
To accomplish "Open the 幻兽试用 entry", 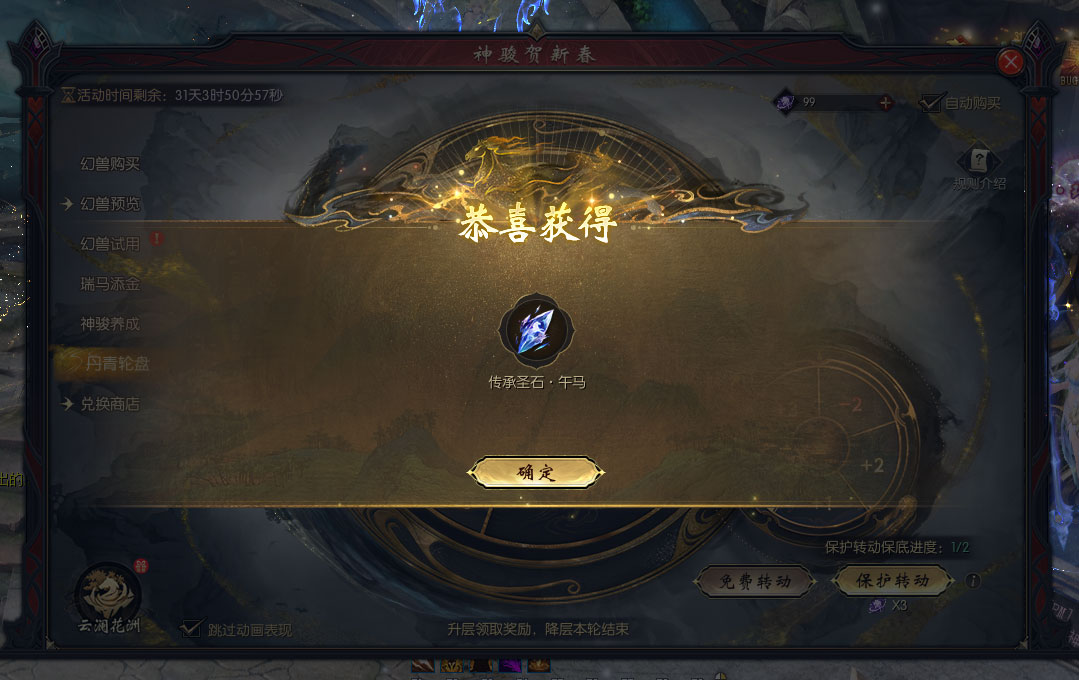I will click(x=110, y=244).
